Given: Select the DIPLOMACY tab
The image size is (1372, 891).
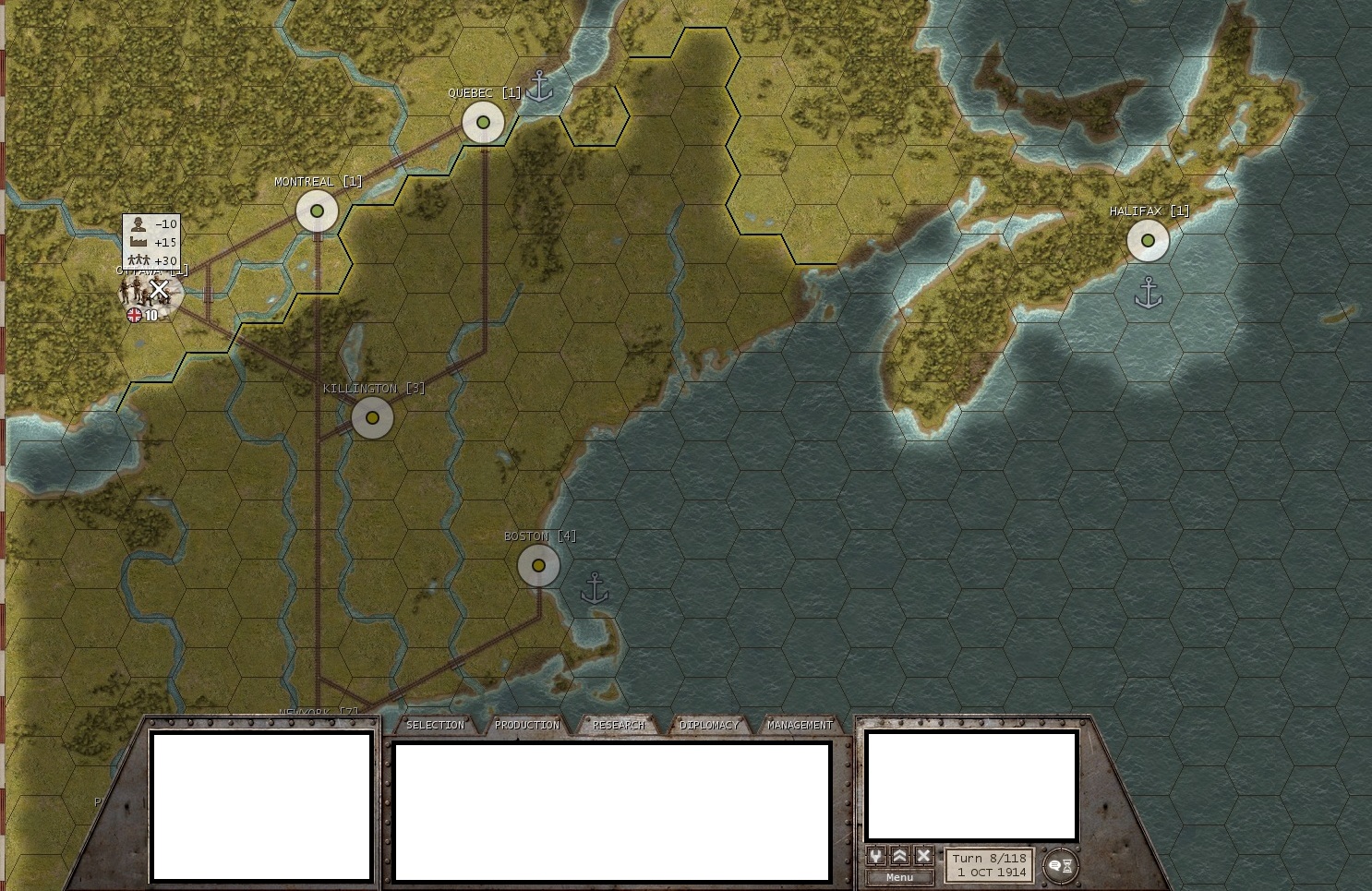Looking at the screenshot, I should 708,725.
